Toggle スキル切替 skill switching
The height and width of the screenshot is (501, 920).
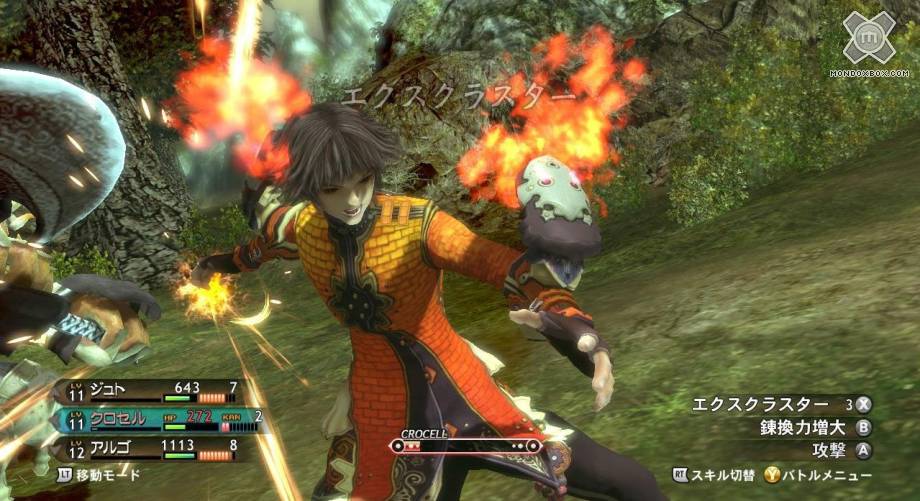(x=716, y=476)
